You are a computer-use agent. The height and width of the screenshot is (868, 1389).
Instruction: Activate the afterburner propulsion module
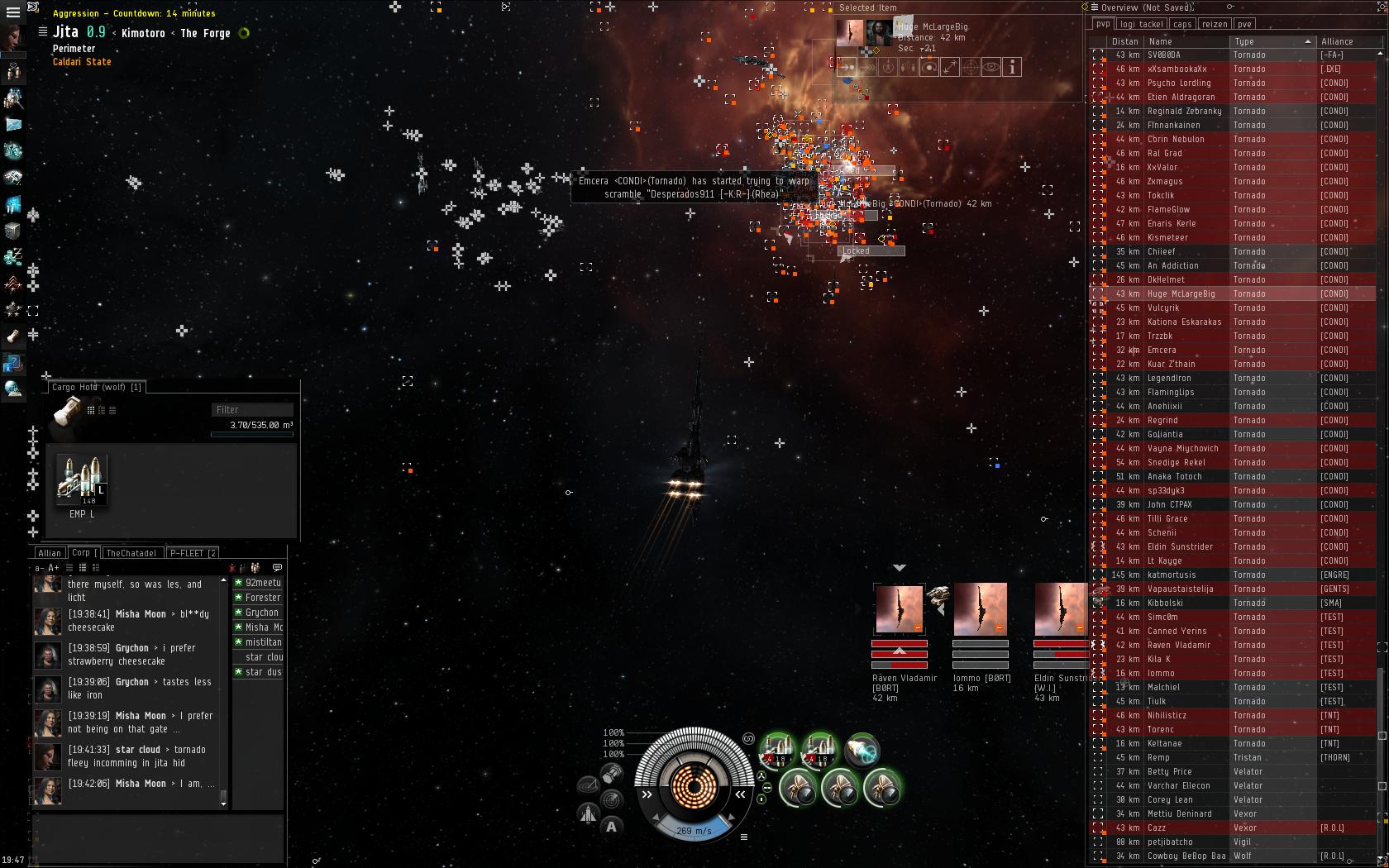tap(862, 750)
